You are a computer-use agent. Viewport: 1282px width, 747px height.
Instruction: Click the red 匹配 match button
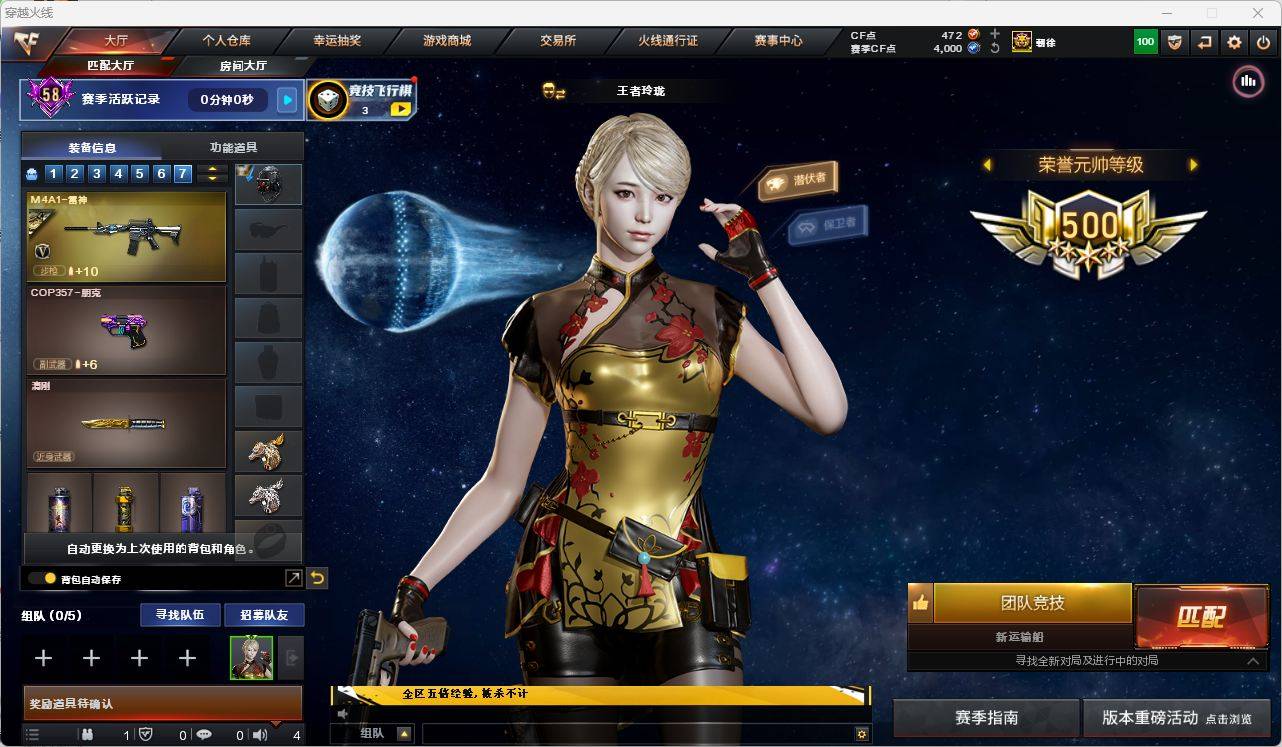(1201, 616)
